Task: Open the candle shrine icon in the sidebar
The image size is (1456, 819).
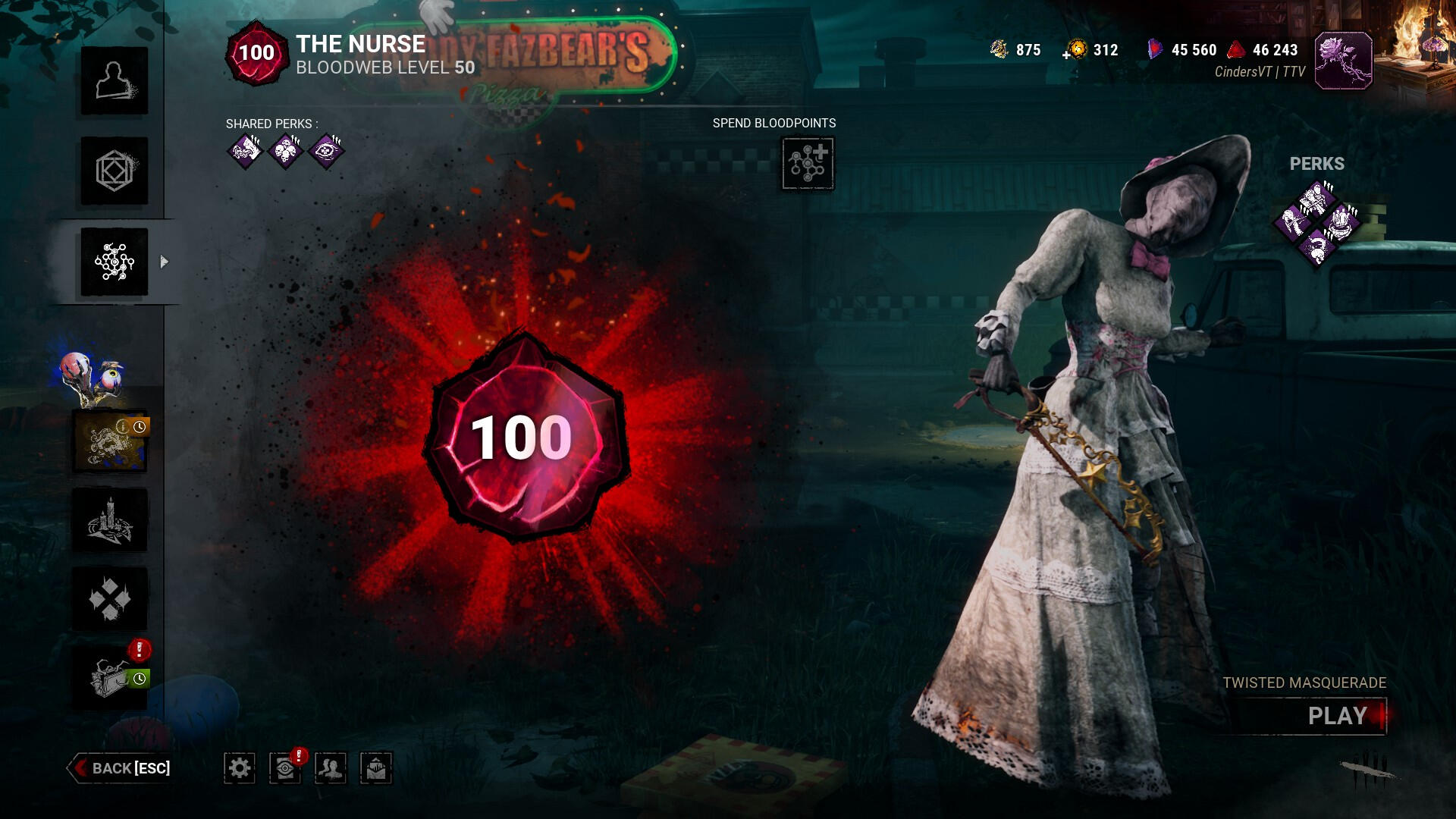Action: click(111, 521)
